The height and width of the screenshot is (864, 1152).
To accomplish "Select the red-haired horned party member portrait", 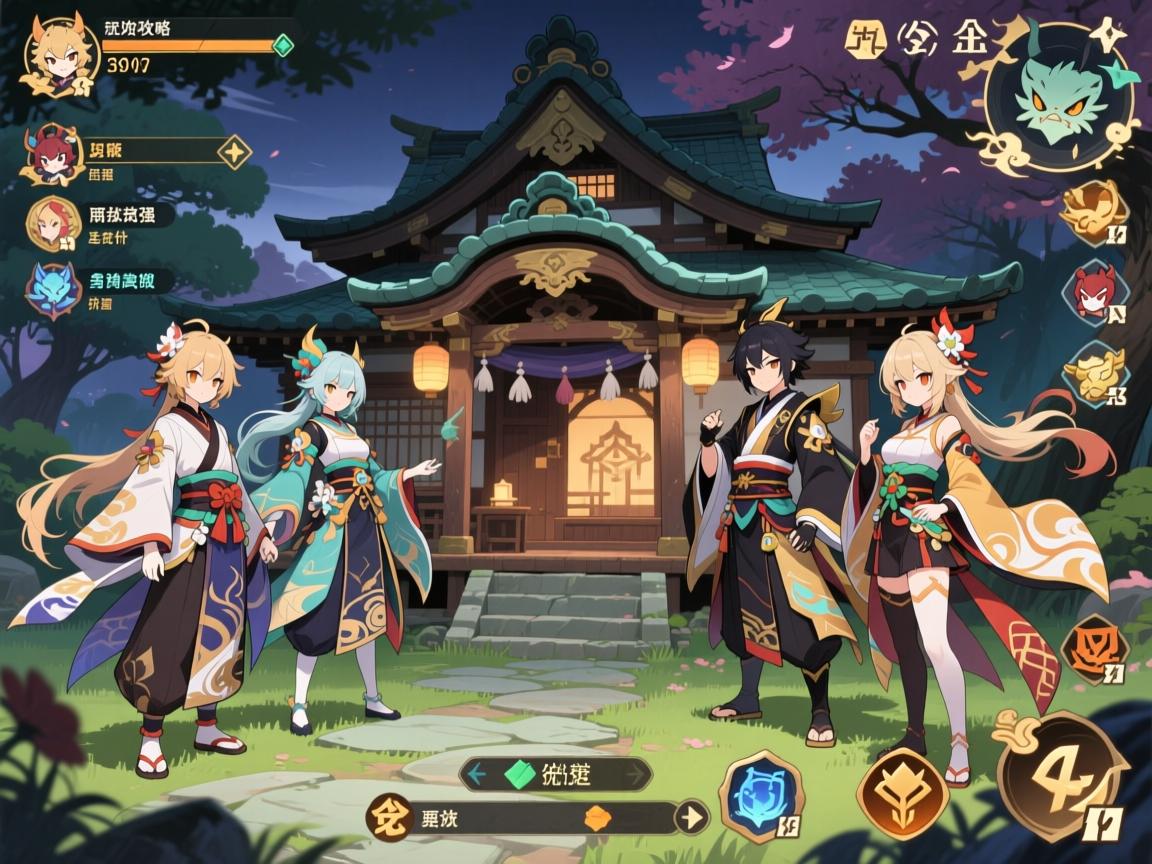I will [50, 153].
